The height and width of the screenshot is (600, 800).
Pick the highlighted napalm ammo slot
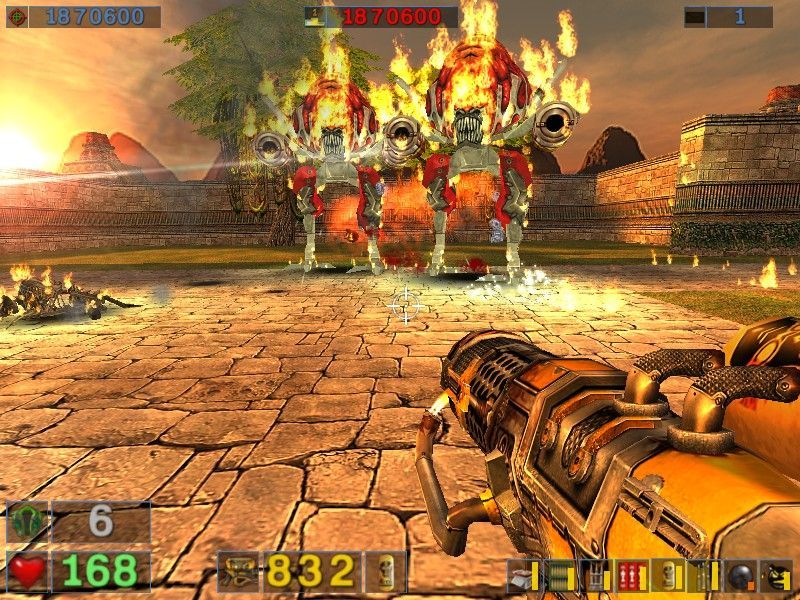(667, 576)
